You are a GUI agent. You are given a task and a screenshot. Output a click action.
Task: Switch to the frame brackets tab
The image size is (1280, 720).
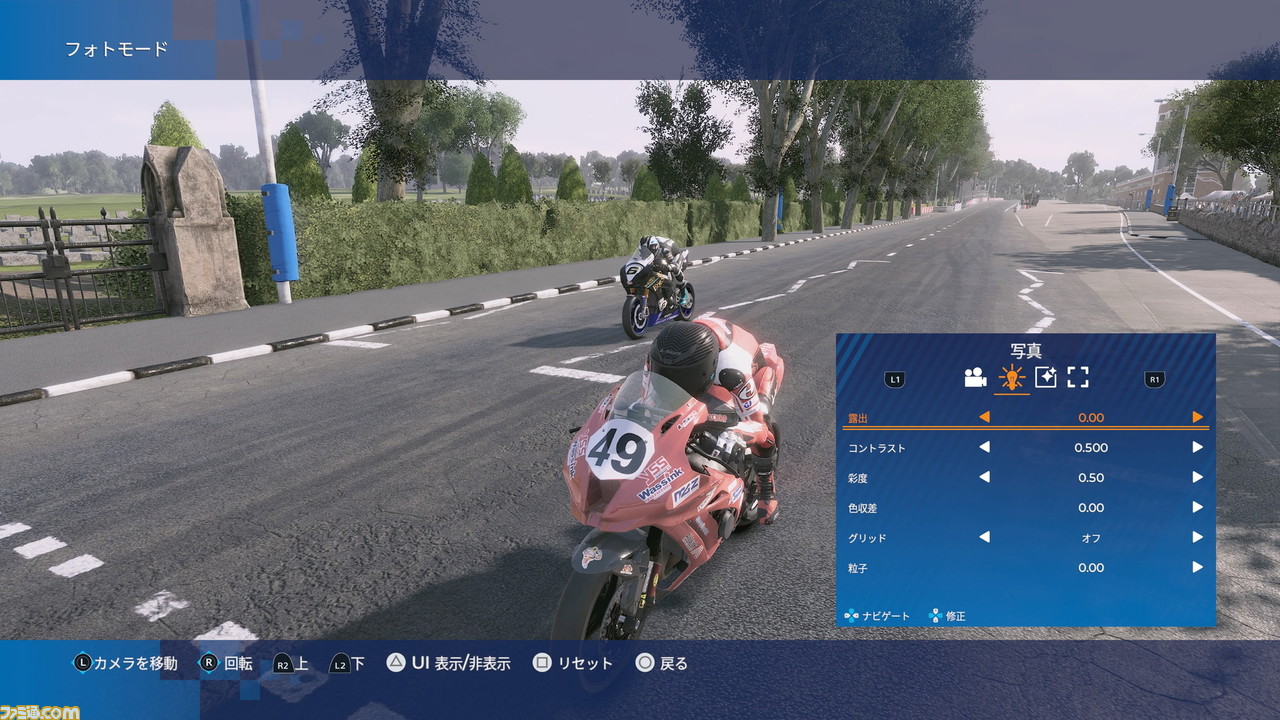[x=1077, y=377]
